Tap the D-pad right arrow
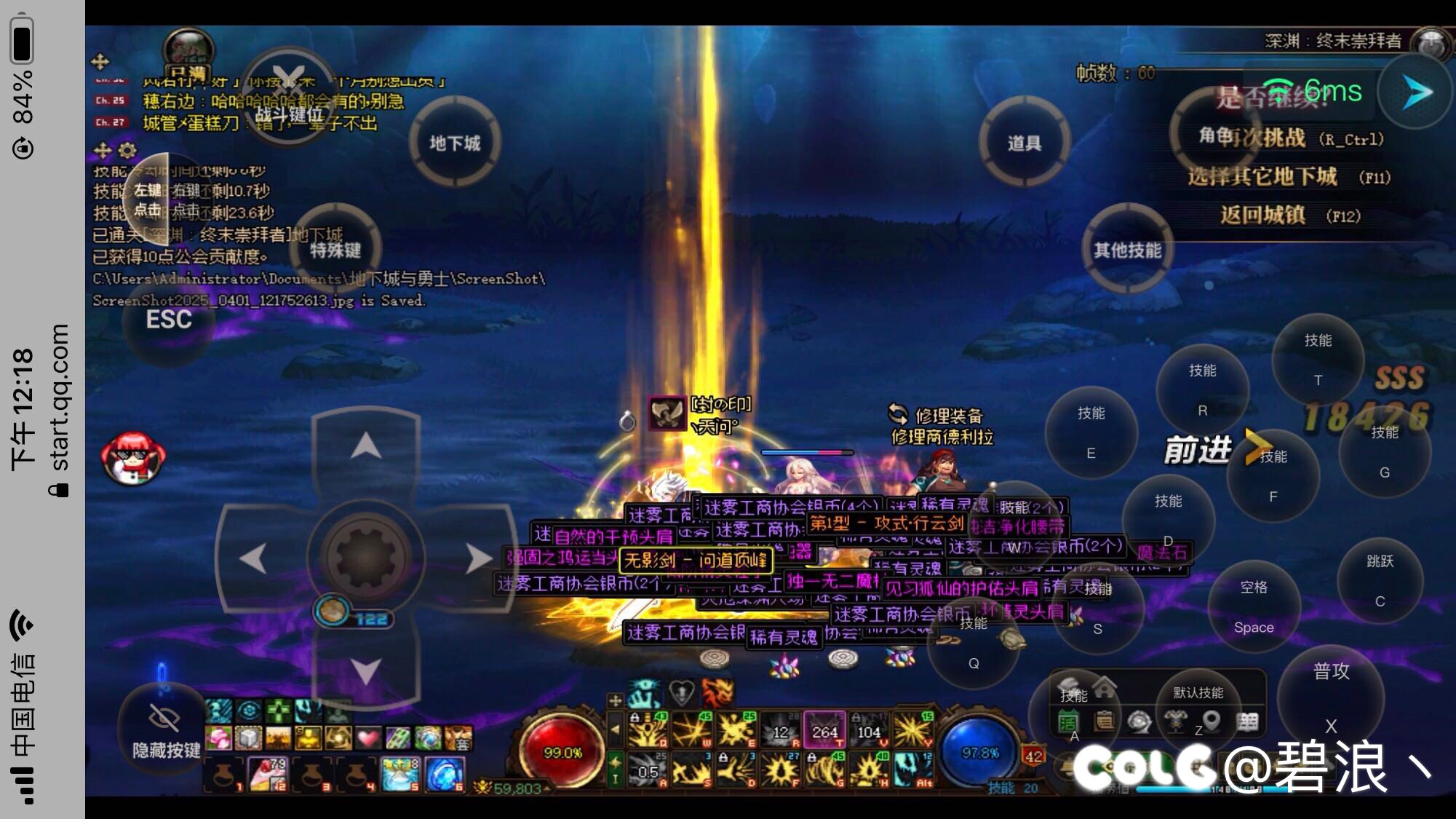 tap(478, 559)
